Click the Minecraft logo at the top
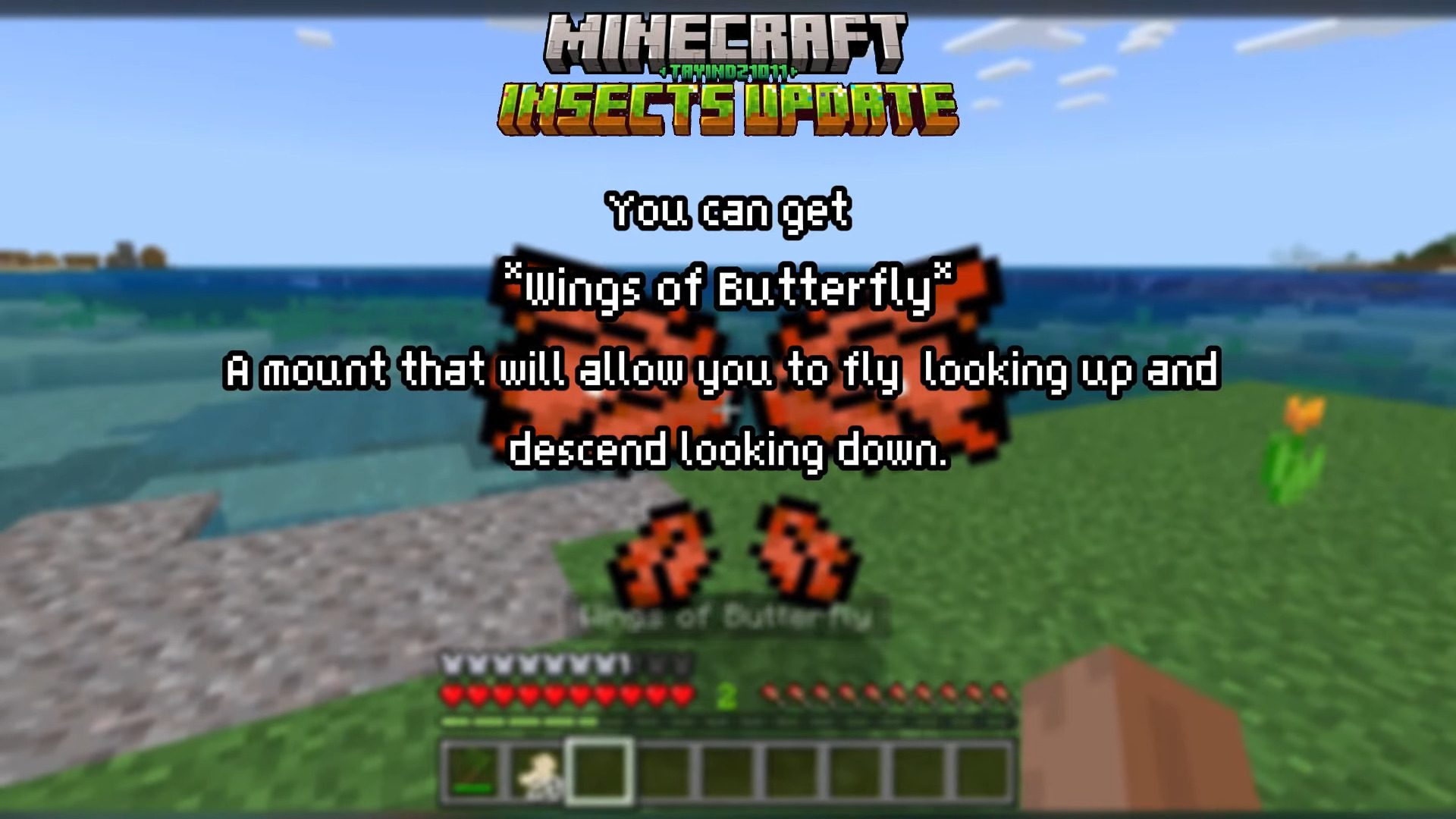 [x=728, y=38]
